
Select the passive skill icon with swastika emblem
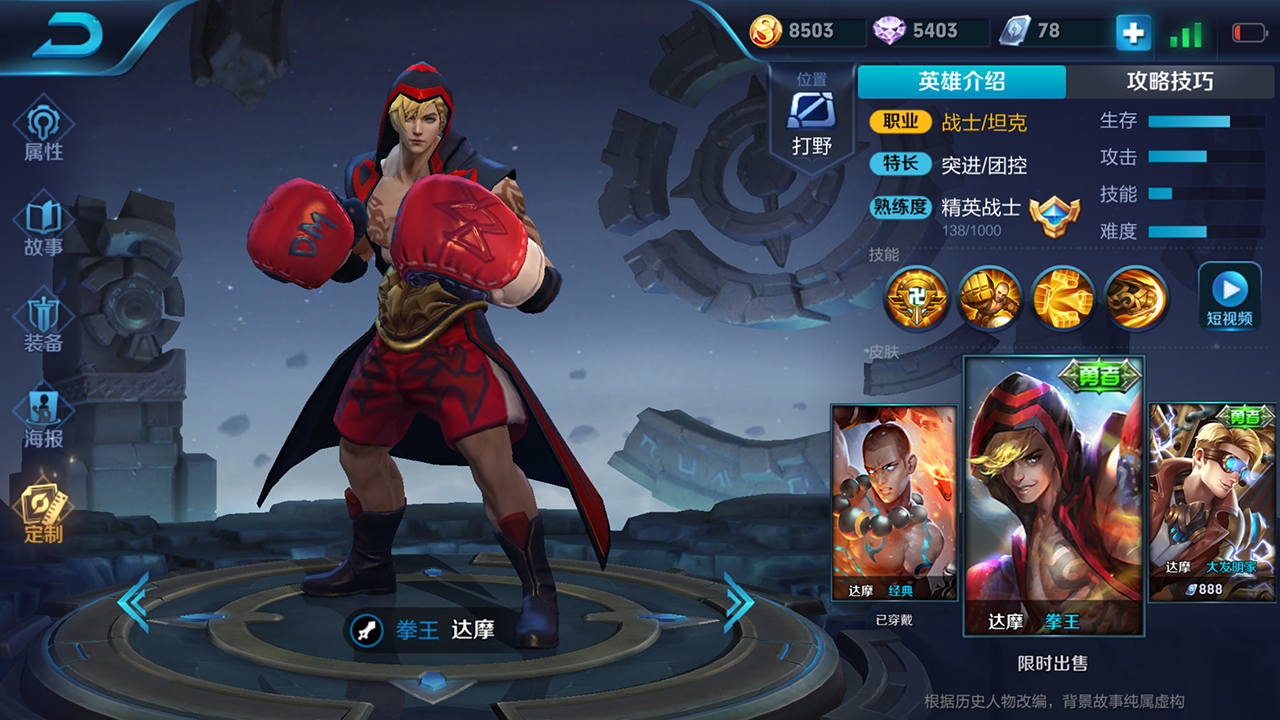(x=916, y=297)
